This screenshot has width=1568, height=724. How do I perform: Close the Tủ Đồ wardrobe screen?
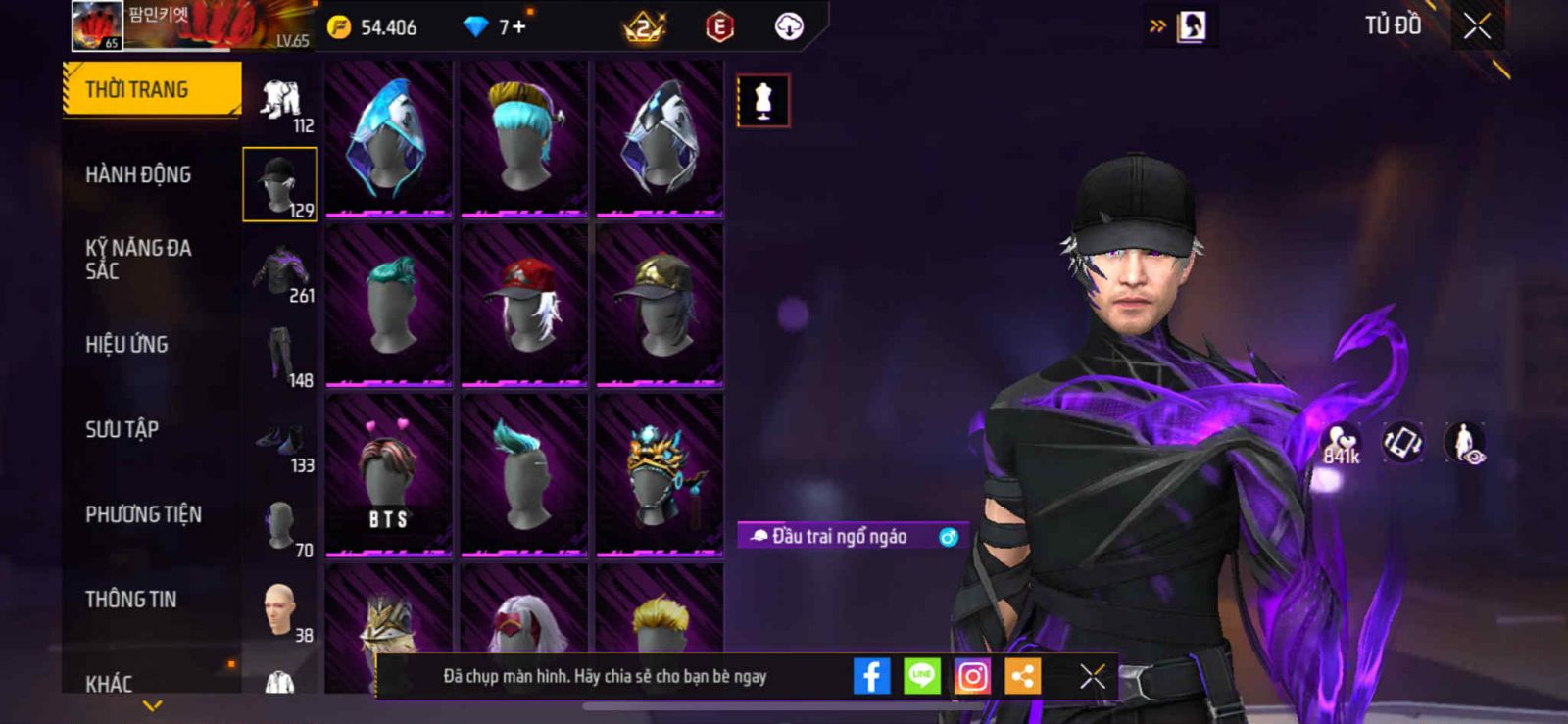click(x=1477, y=26)
